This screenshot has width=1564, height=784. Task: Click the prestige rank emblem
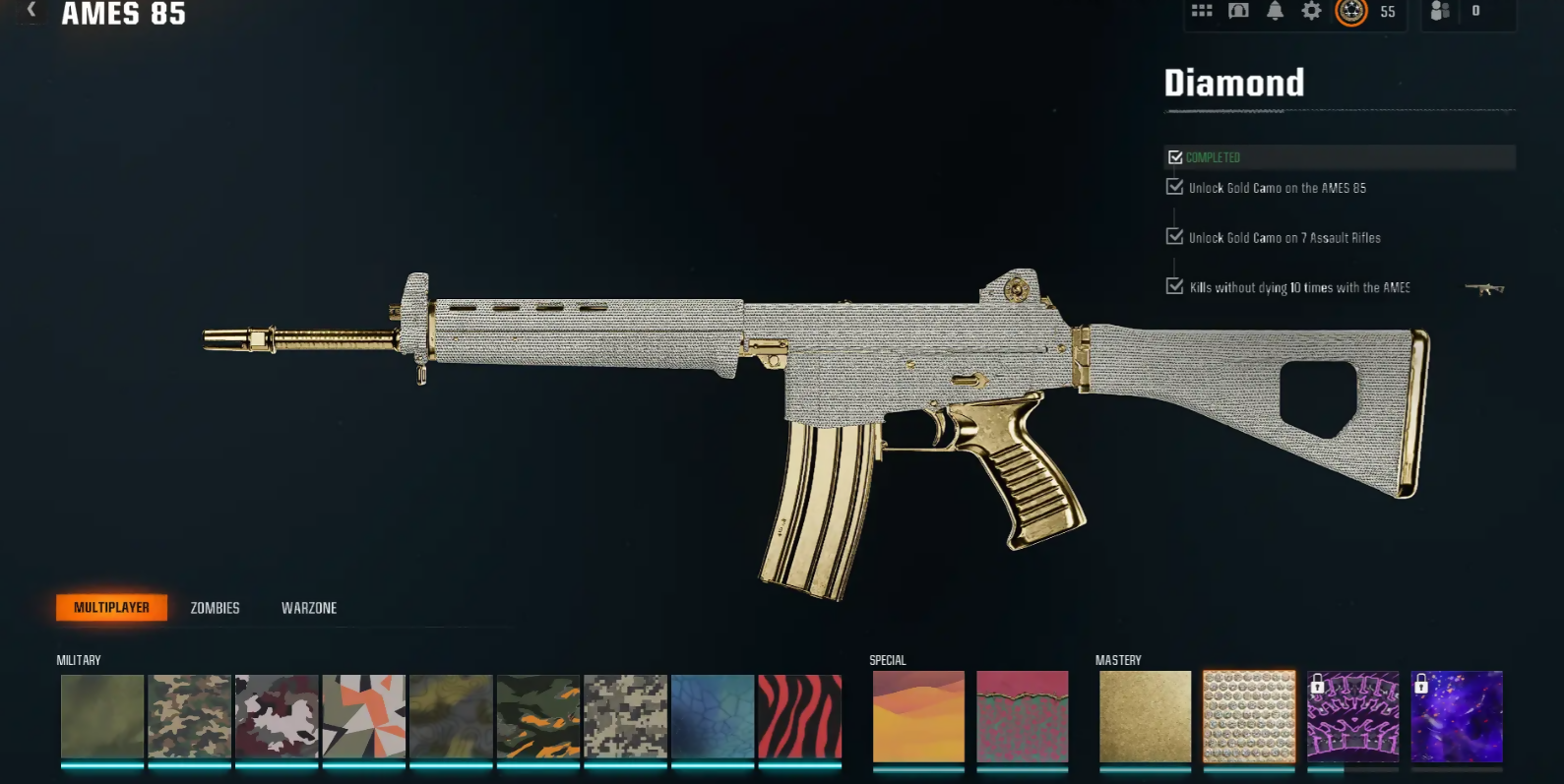[x=1351, y=11]
